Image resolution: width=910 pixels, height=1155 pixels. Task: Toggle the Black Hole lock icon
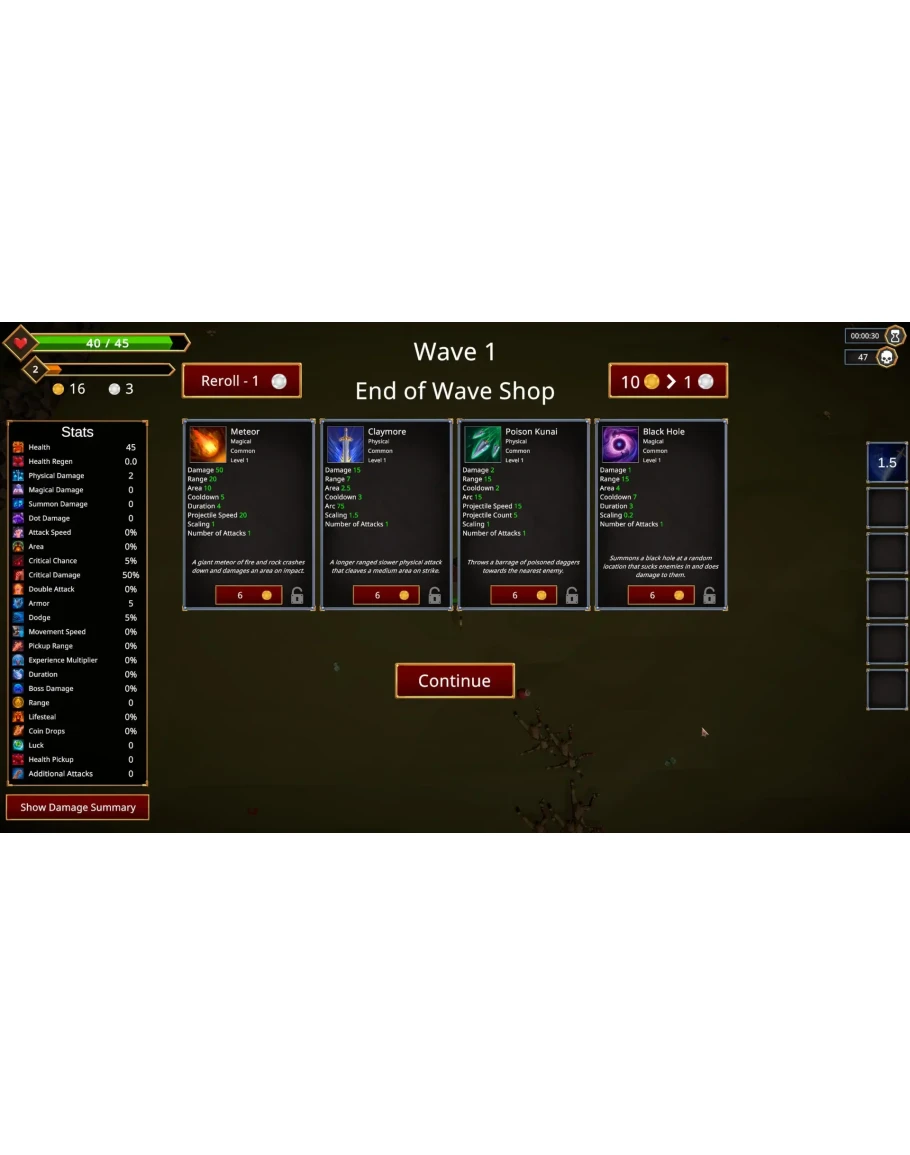709,596
